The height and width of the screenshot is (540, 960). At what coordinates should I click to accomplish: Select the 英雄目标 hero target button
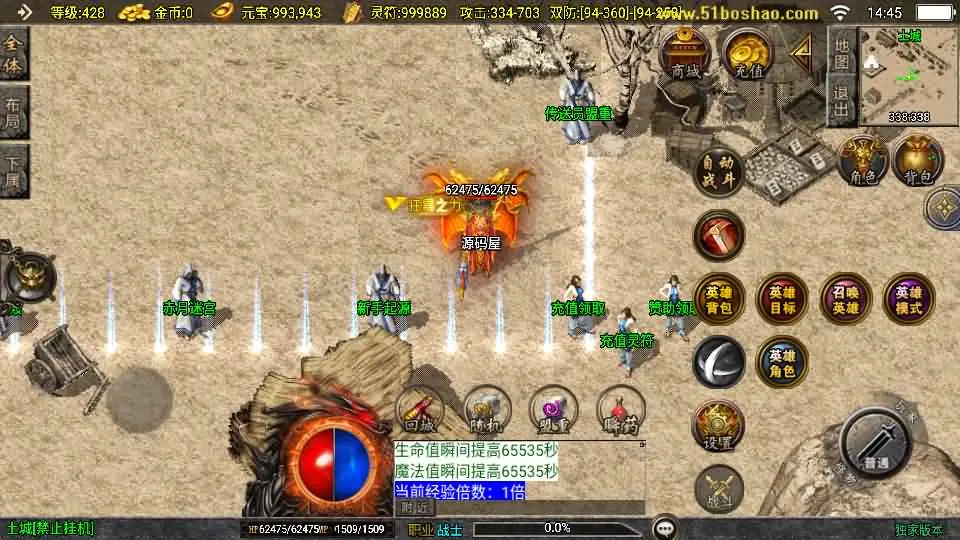click(x=782, y=299)
